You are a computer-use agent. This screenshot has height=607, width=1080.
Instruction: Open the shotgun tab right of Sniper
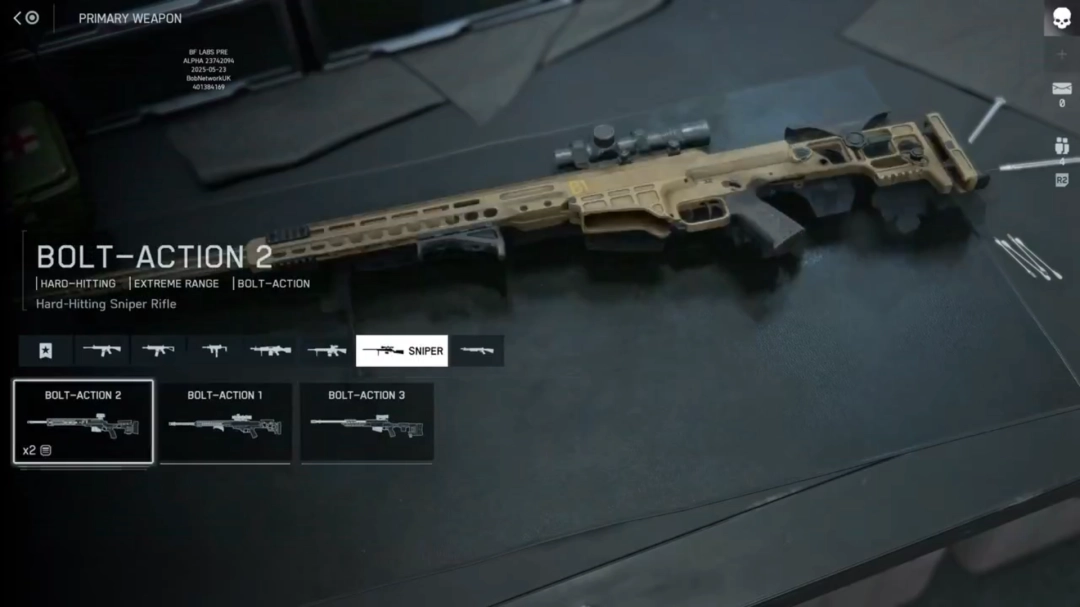click(x=477, y=351)
